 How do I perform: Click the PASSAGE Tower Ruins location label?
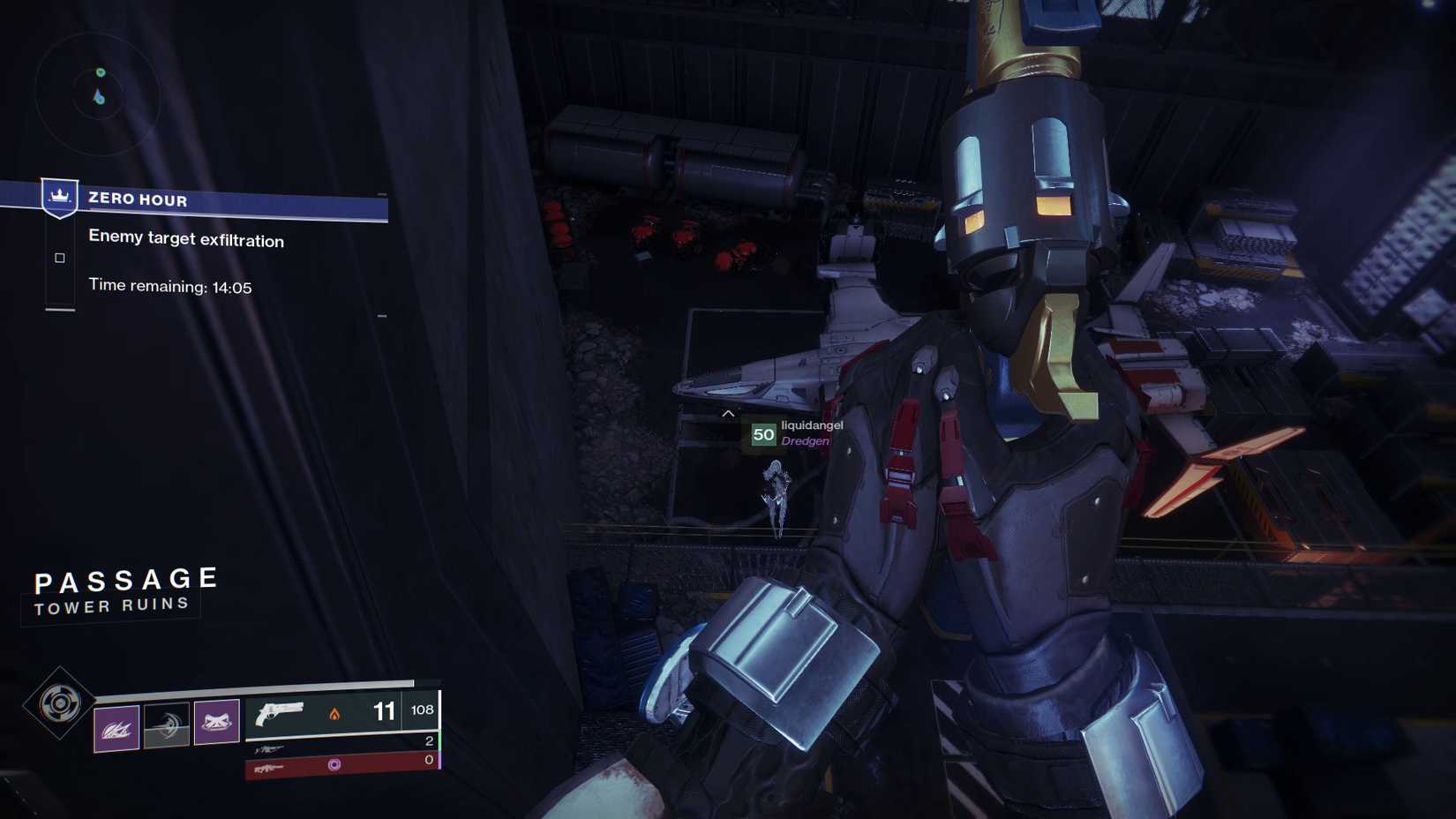pyautogui.click(x=127, y=590)
